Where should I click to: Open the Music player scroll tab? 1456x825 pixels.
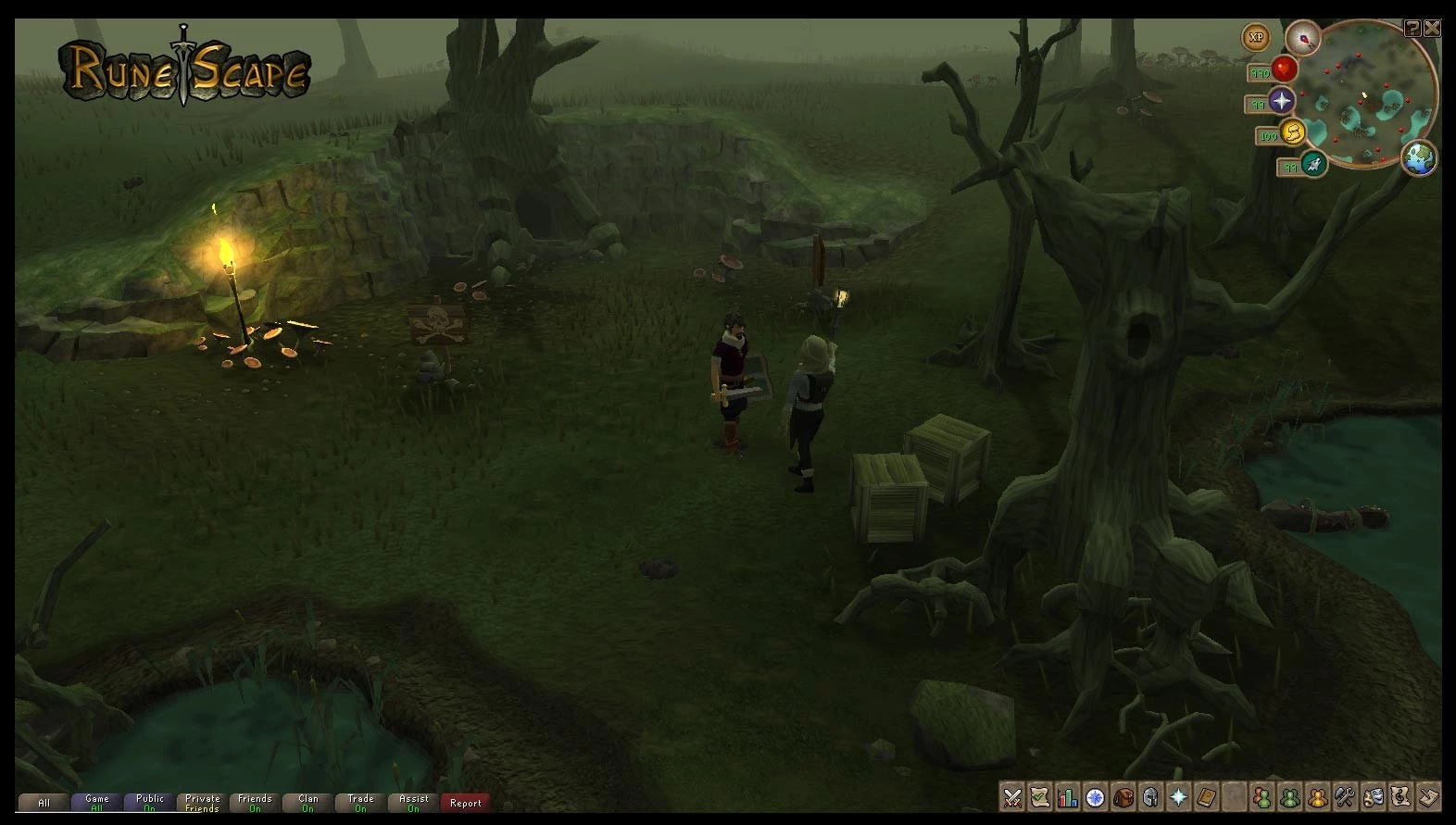pos(1400,797)
